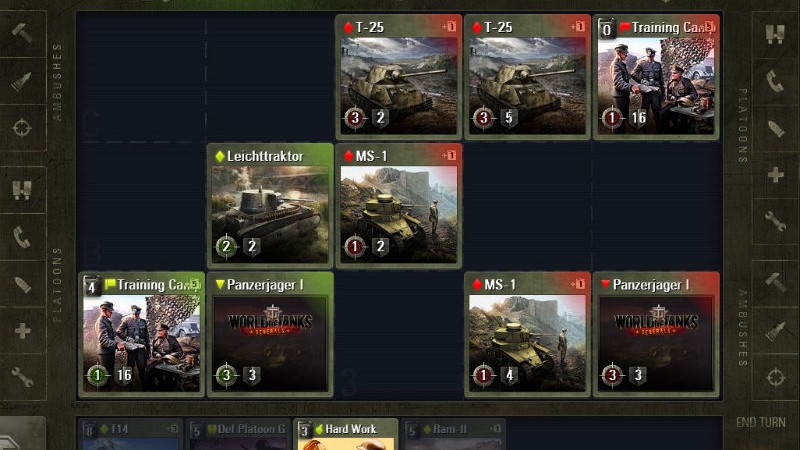Attack the MS-1 card with 2 health
This screenshot has width=800, height=450.
pos(400,205)
